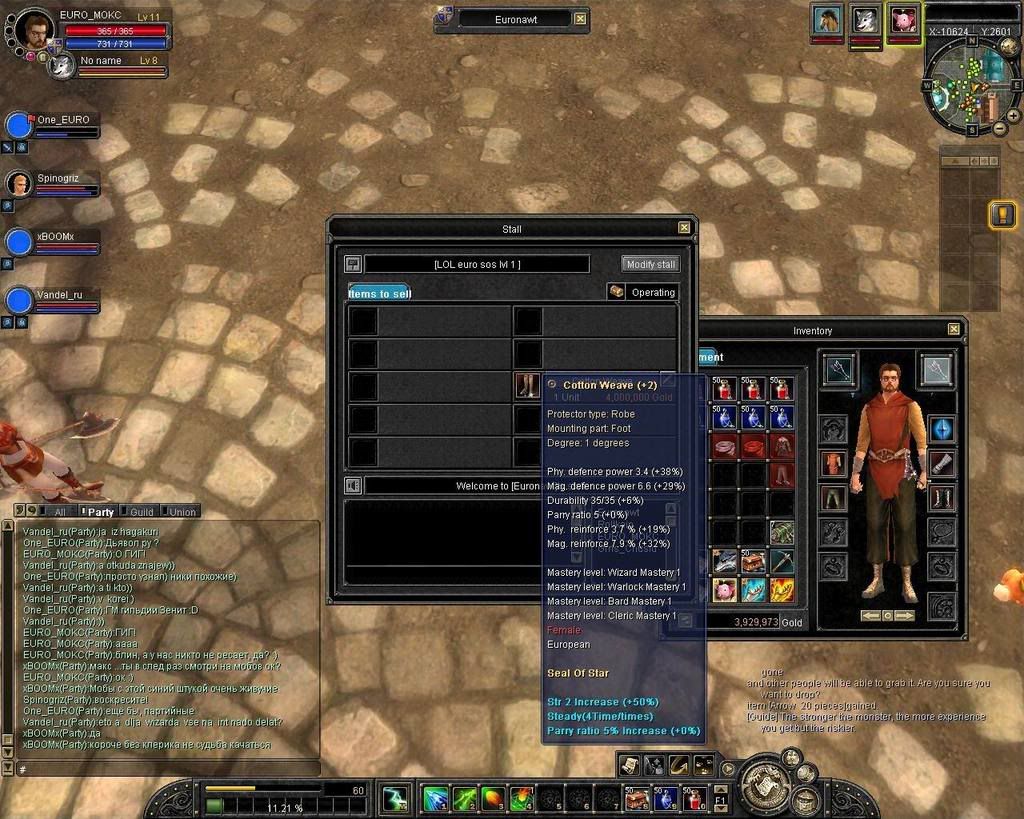Image resolution: width=1024 pixels, height=819 pixels.
Task: Select party member Vandel_ru
Action: [20, 299]
